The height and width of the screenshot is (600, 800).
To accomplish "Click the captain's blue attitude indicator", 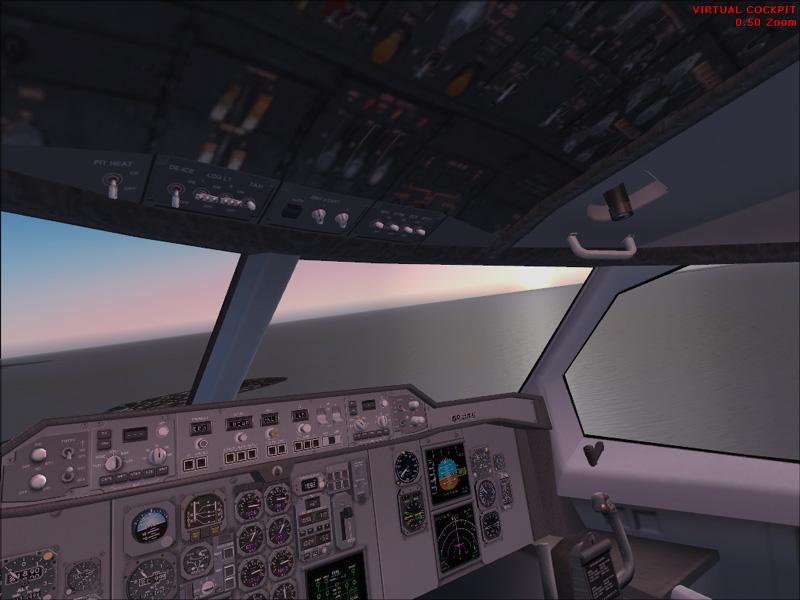I will (148, 523).
